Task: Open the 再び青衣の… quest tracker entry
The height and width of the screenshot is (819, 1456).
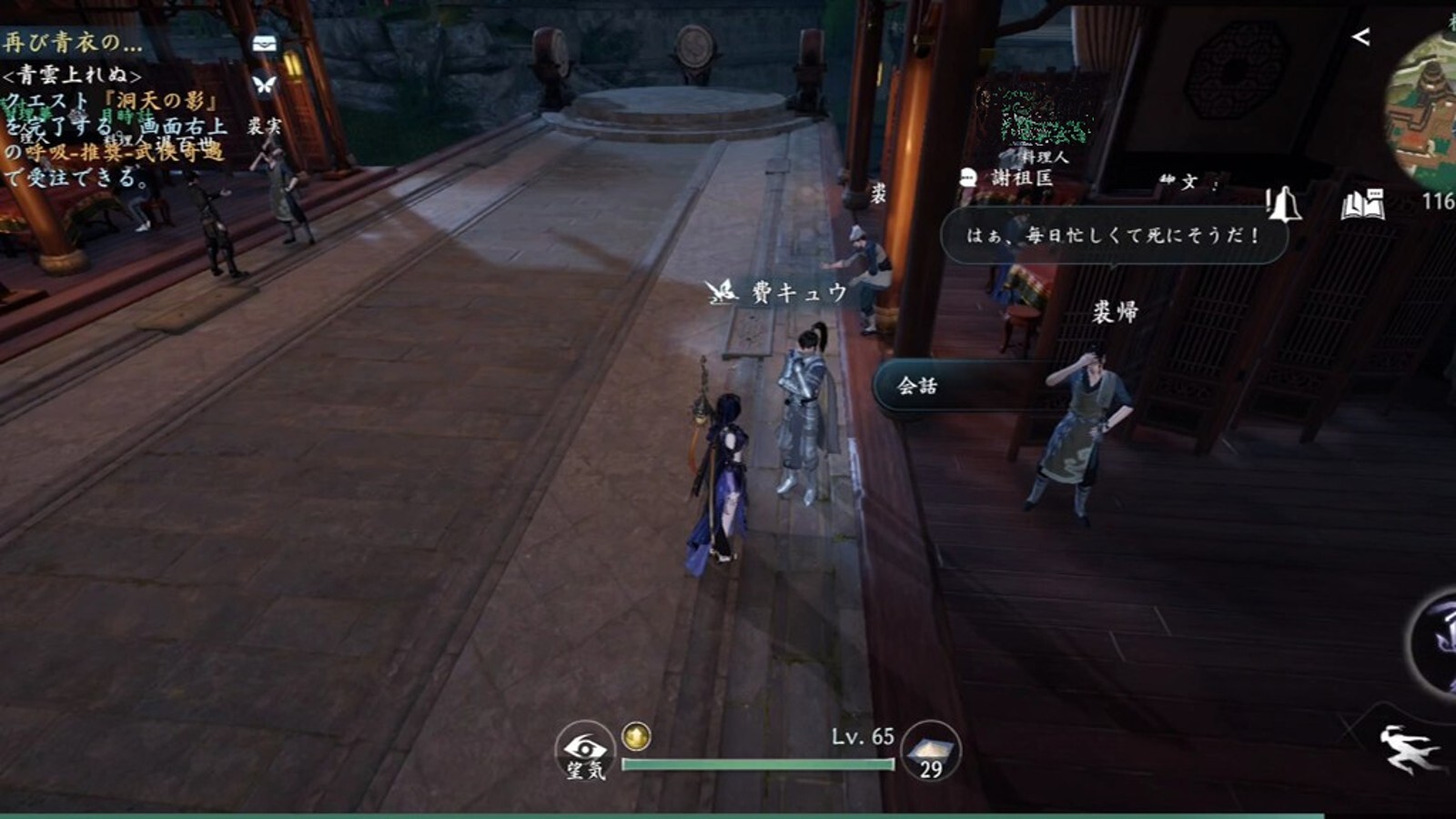Action: pos(73,42)
